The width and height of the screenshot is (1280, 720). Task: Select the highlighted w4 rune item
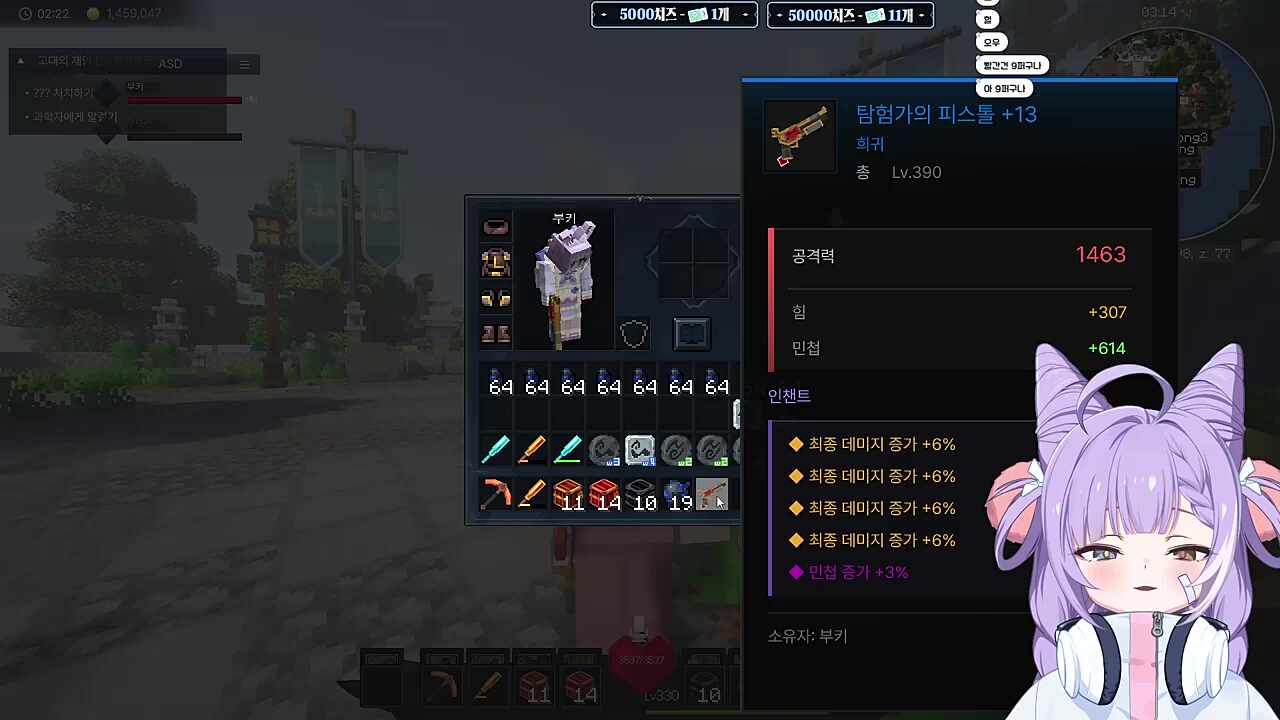click(639, 449)
